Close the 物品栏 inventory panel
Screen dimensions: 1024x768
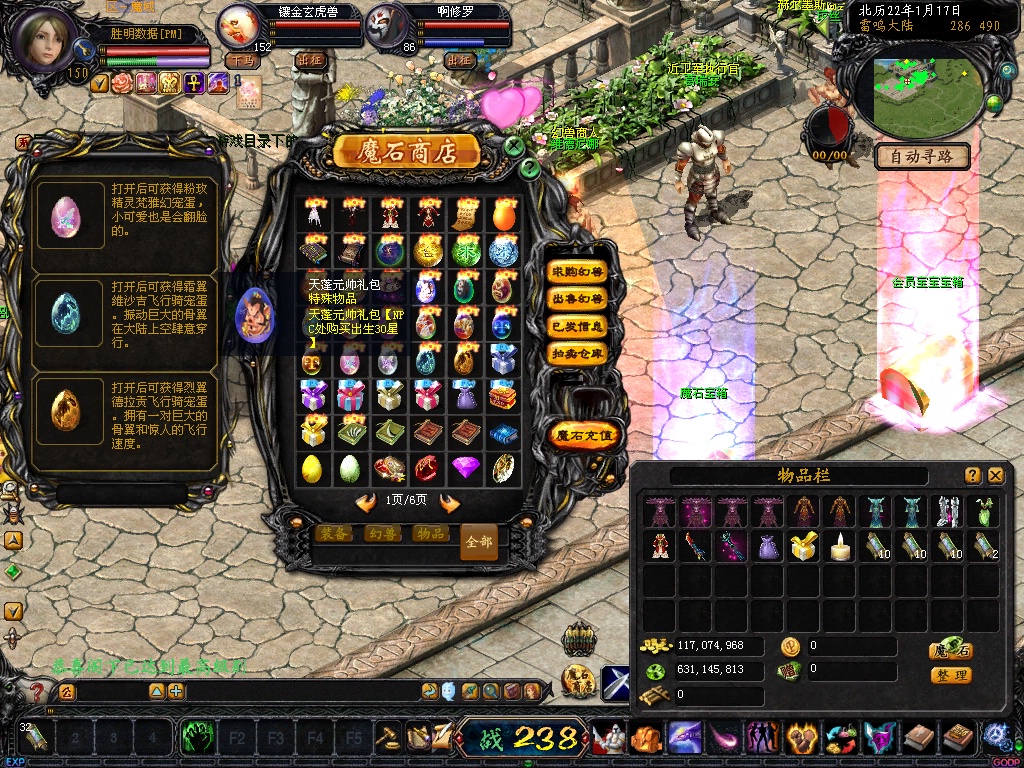click(995, 476)
